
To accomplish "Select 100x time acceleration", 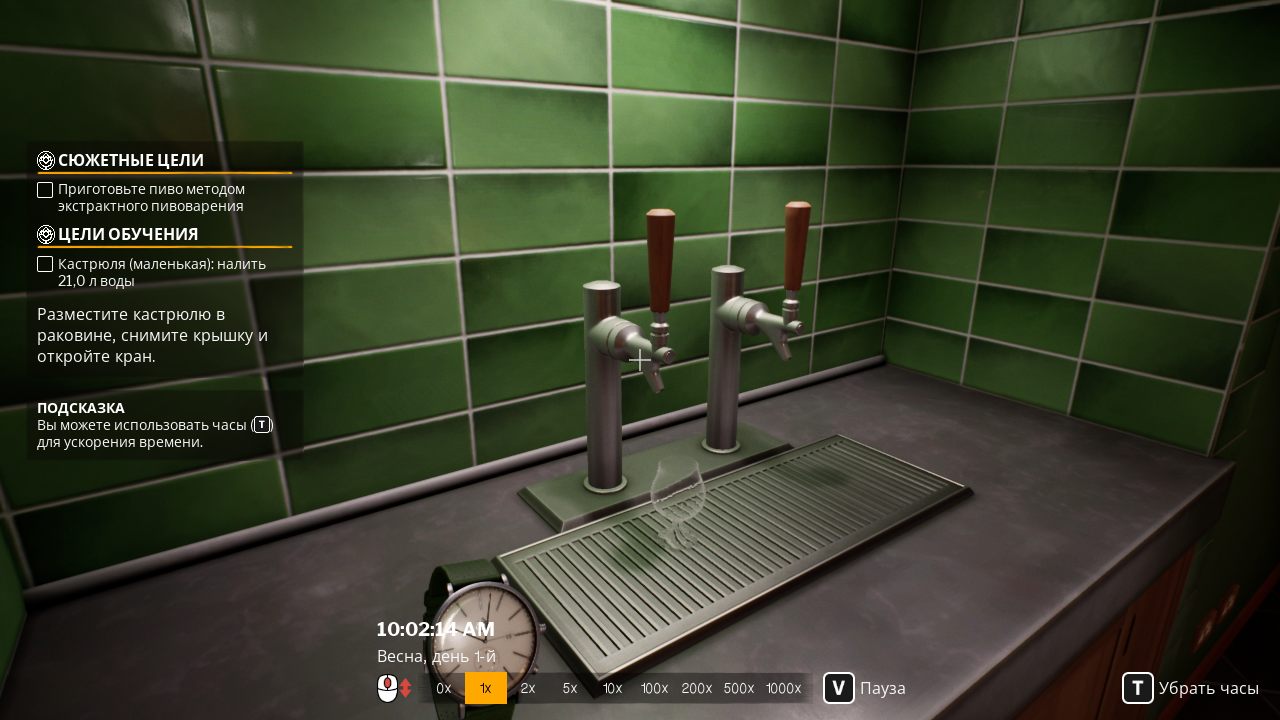I will 655,688.
